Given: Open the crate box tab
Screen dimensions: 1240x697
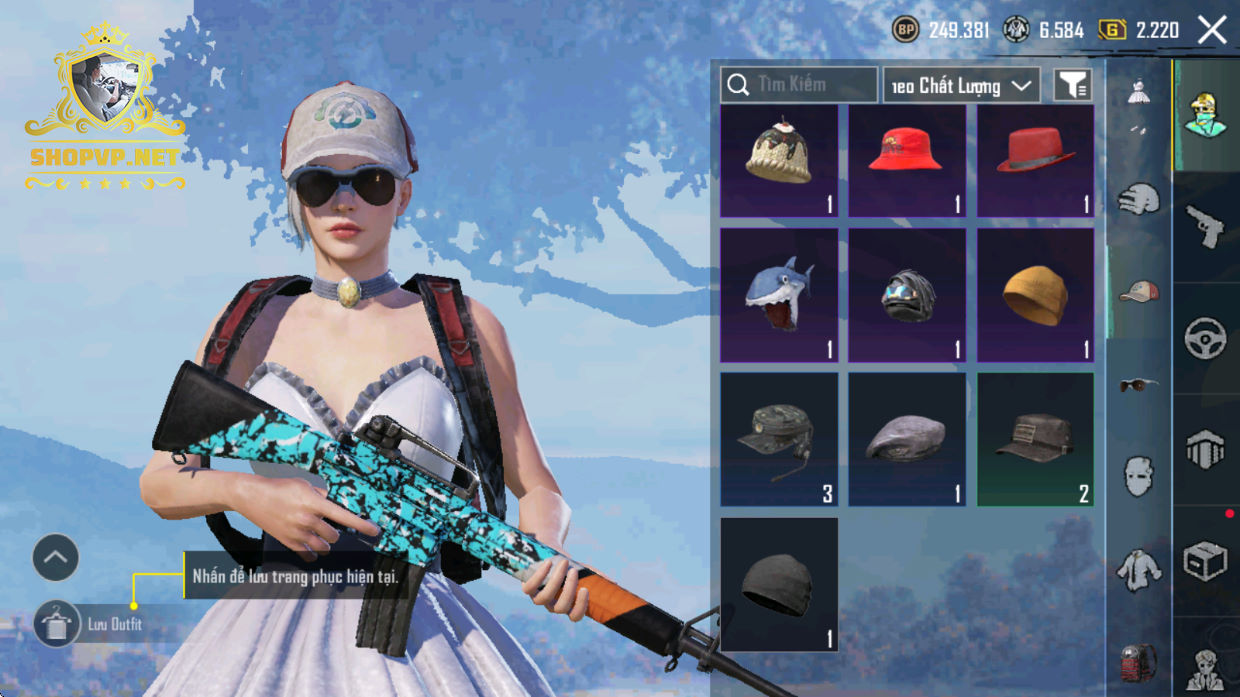Looking at the screenshot, I should coord(1205,561).
